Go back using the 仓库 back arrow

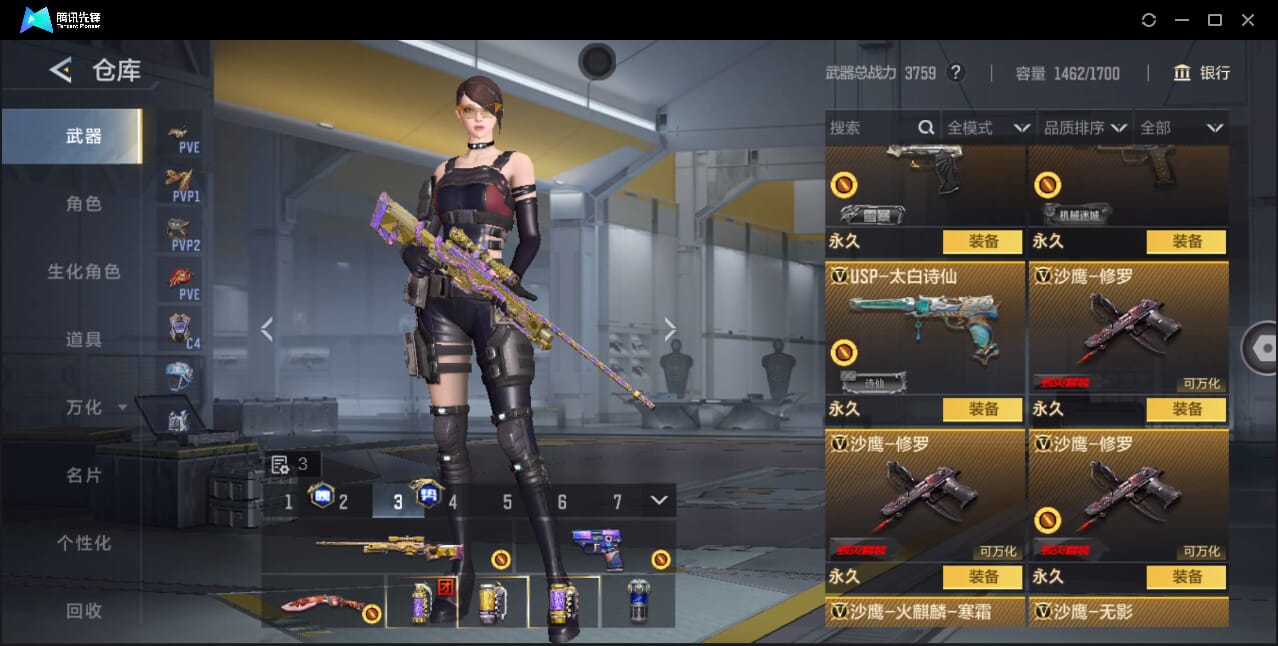(x=61, y=70)
